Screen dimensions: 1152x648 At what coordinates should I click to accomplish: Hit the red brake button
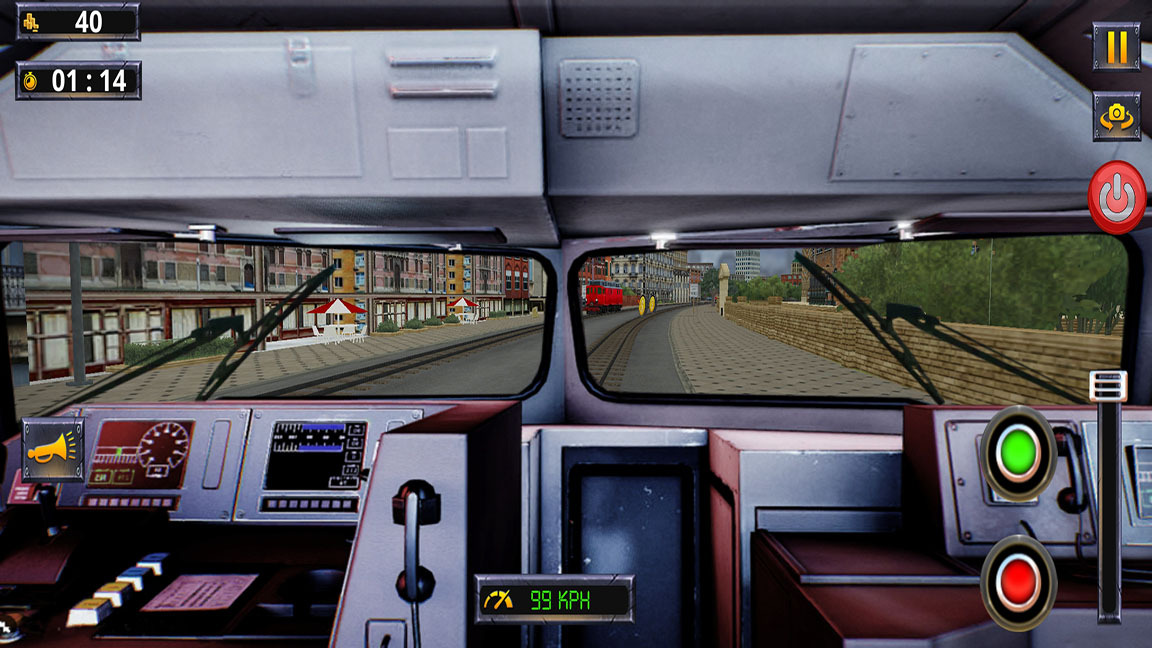coord(1018,582)
